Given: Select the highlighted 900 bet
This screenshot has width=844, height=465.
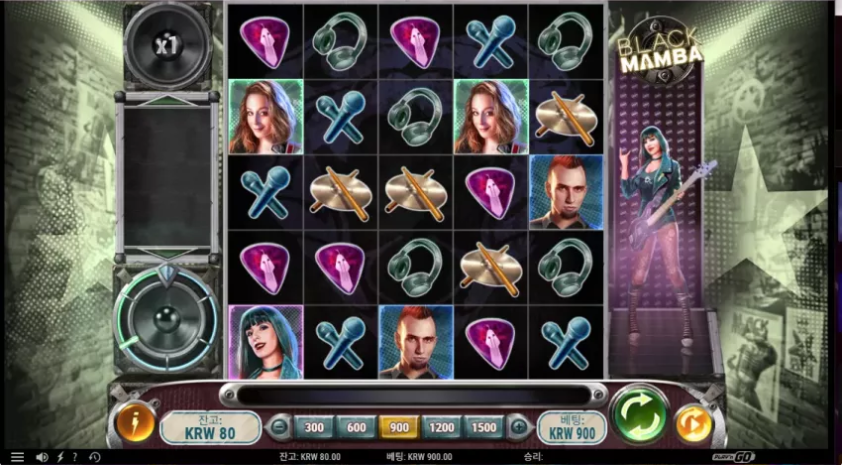Looking at the screenshot, I should (399, 427).
